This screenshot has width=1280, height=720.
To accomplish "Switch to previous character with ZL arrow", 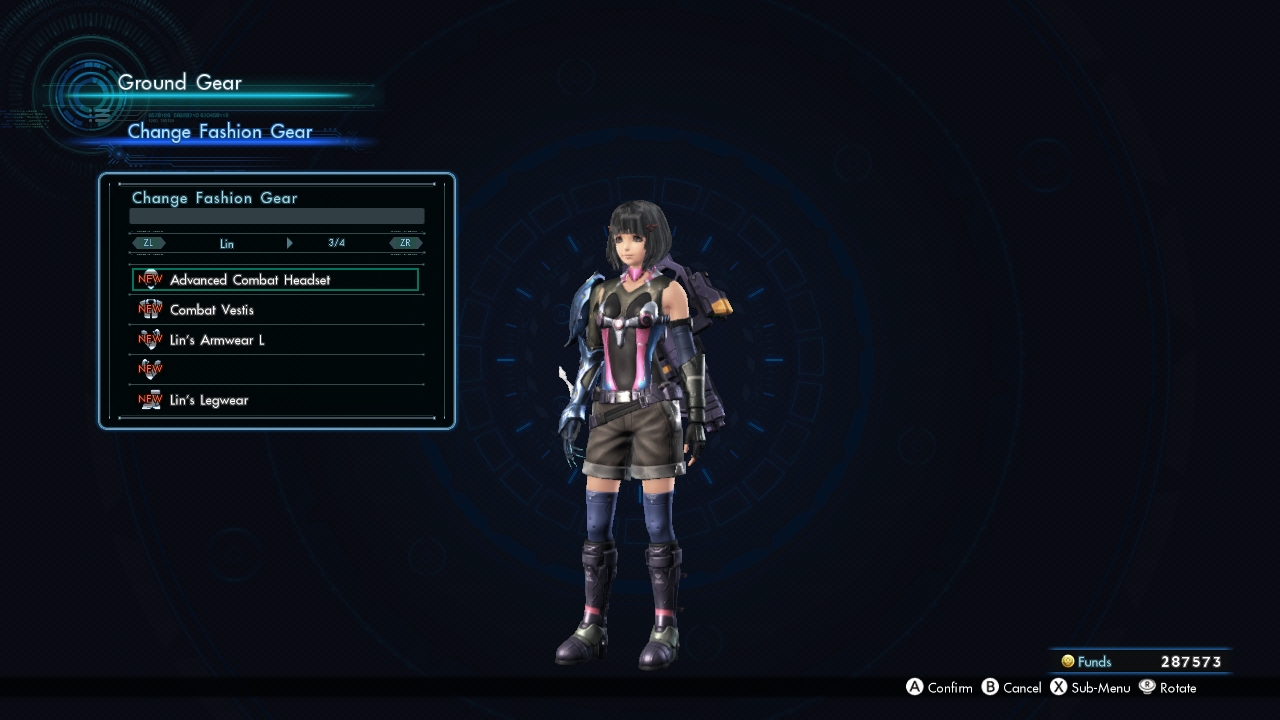I will (x=149, y=243).
